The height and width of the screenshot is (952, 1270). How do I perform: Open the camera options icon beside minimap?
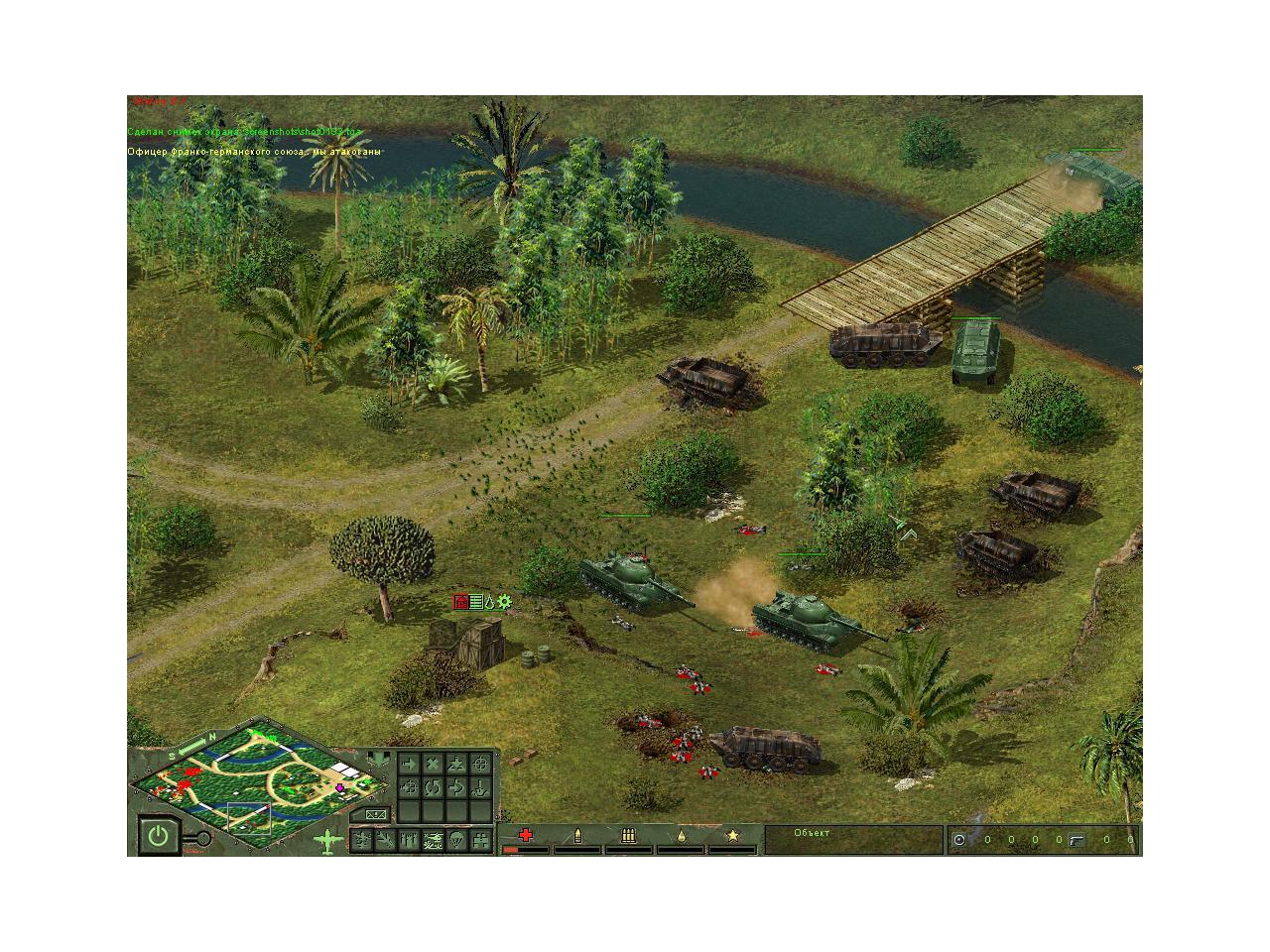(203, 836)
